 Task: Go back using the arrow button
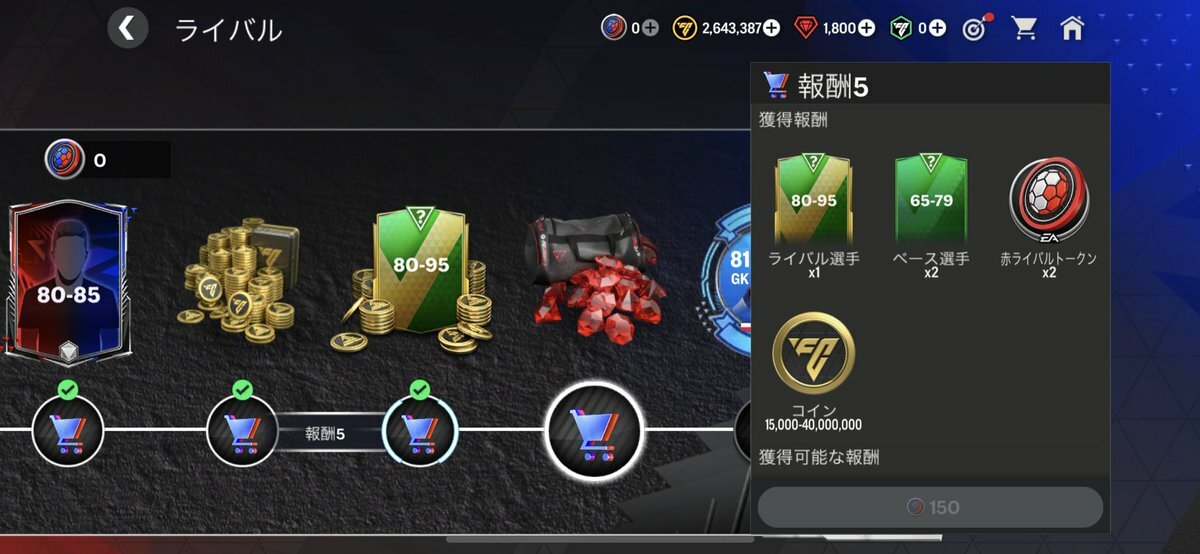point(128,28)
